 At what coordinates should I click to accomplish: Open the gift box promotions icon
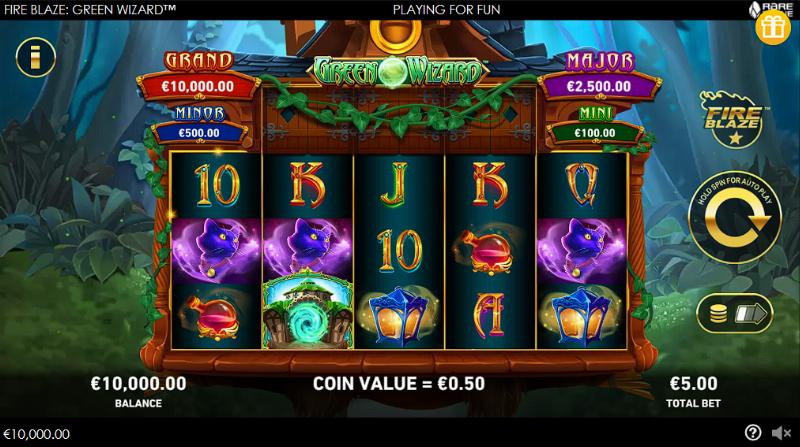[x=773, y=27]
